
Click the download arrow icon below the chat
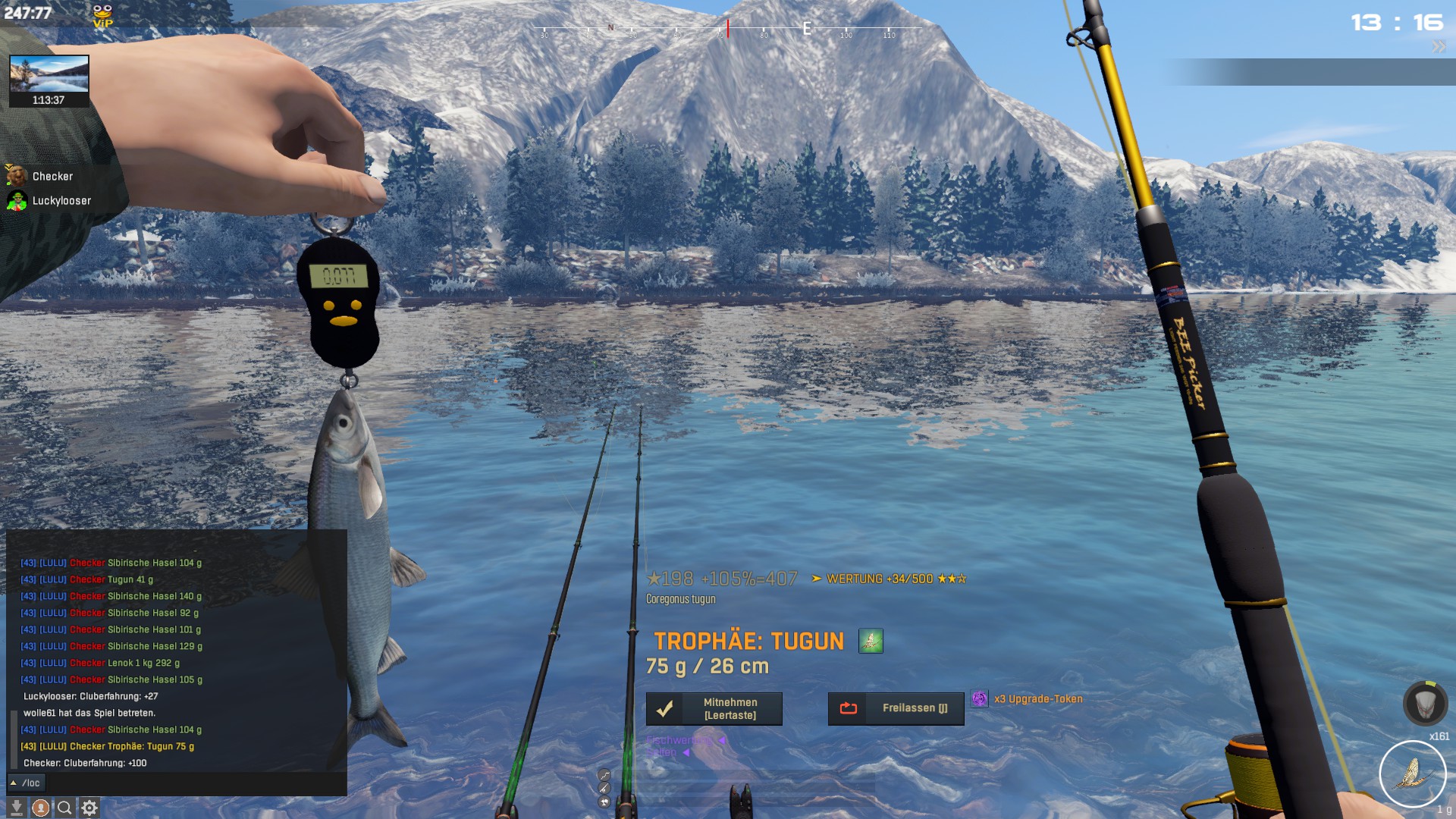click(x=17, y=808)
